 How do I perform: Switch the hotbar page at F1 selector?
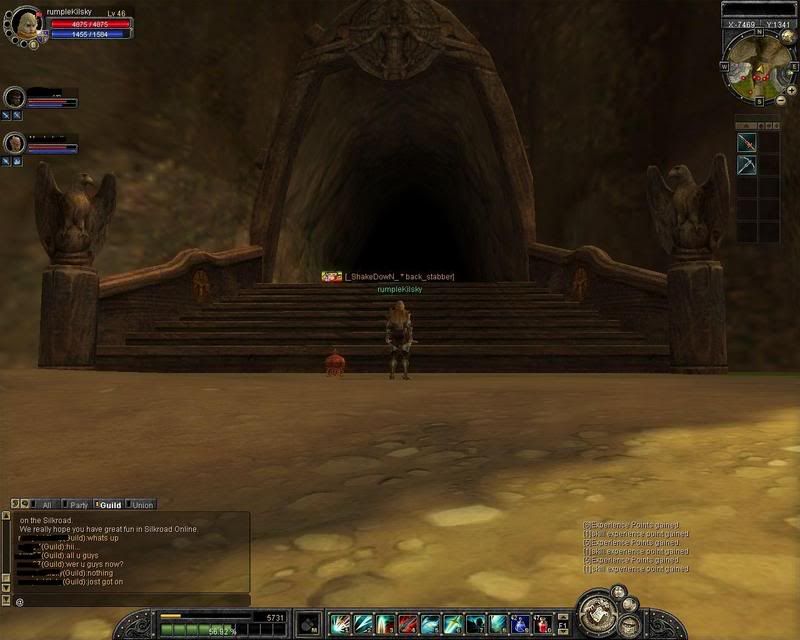coord(562,626)
